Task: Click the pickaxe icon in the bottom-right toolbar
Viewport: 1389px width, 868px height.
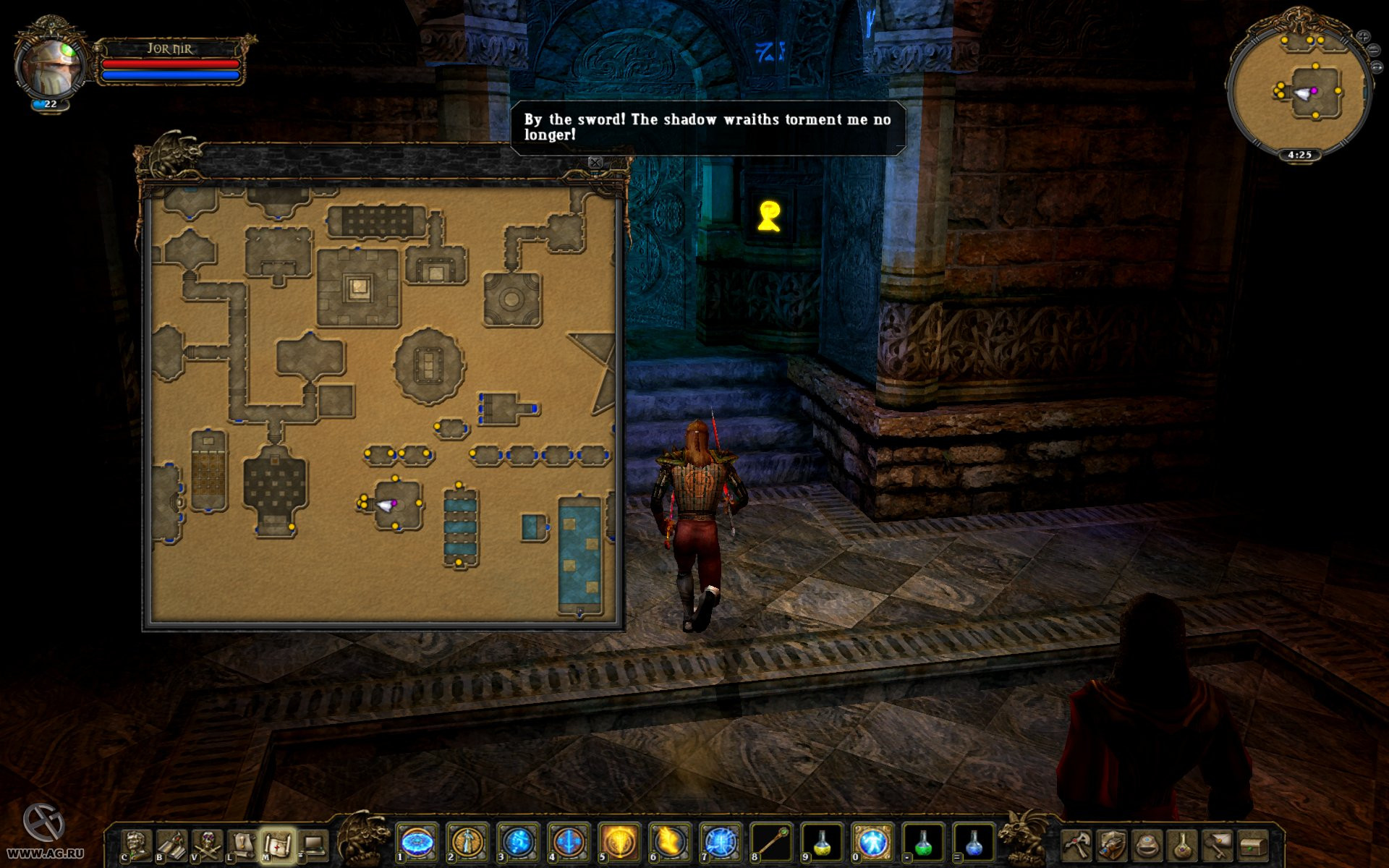Action: tap(1077, 844)
